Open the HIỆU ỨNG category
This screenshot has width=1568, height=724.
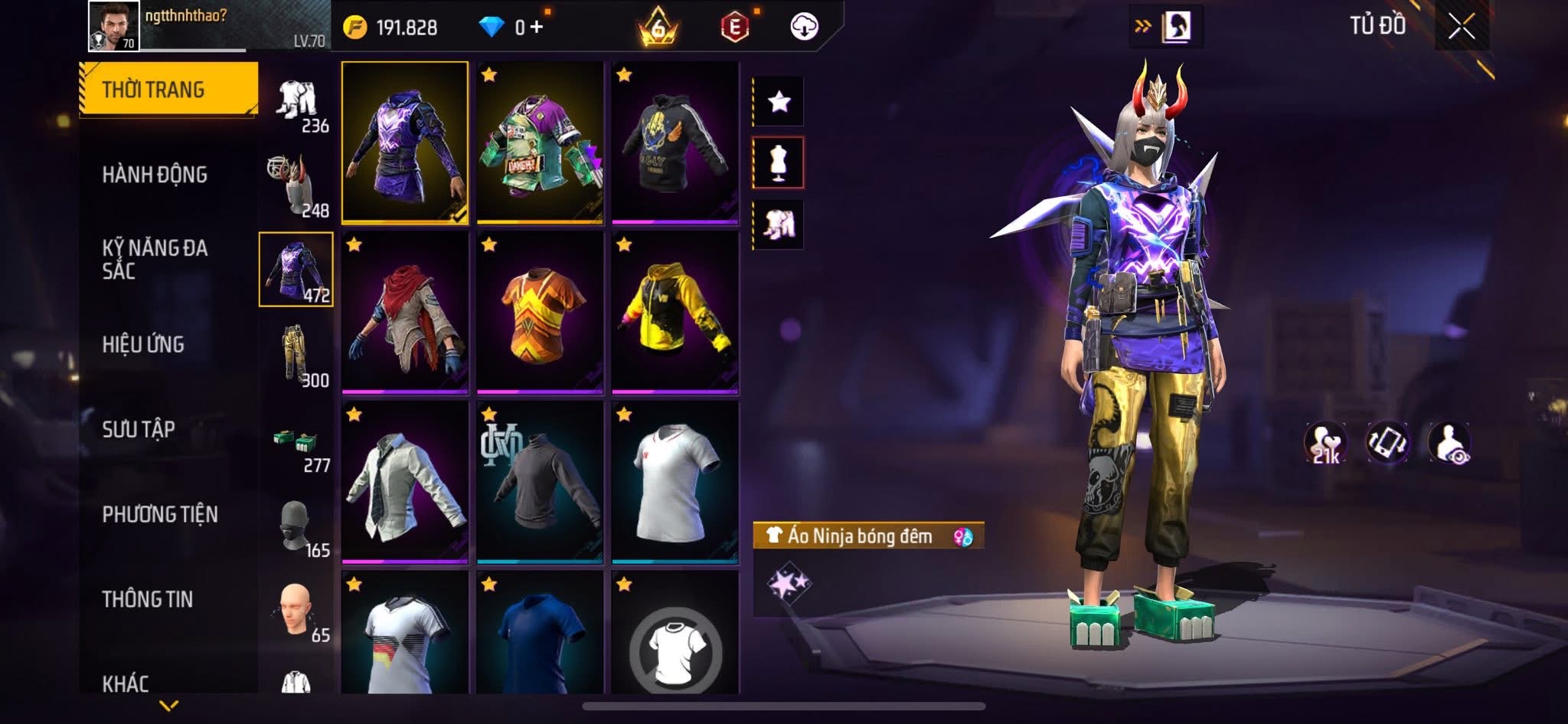143,345
